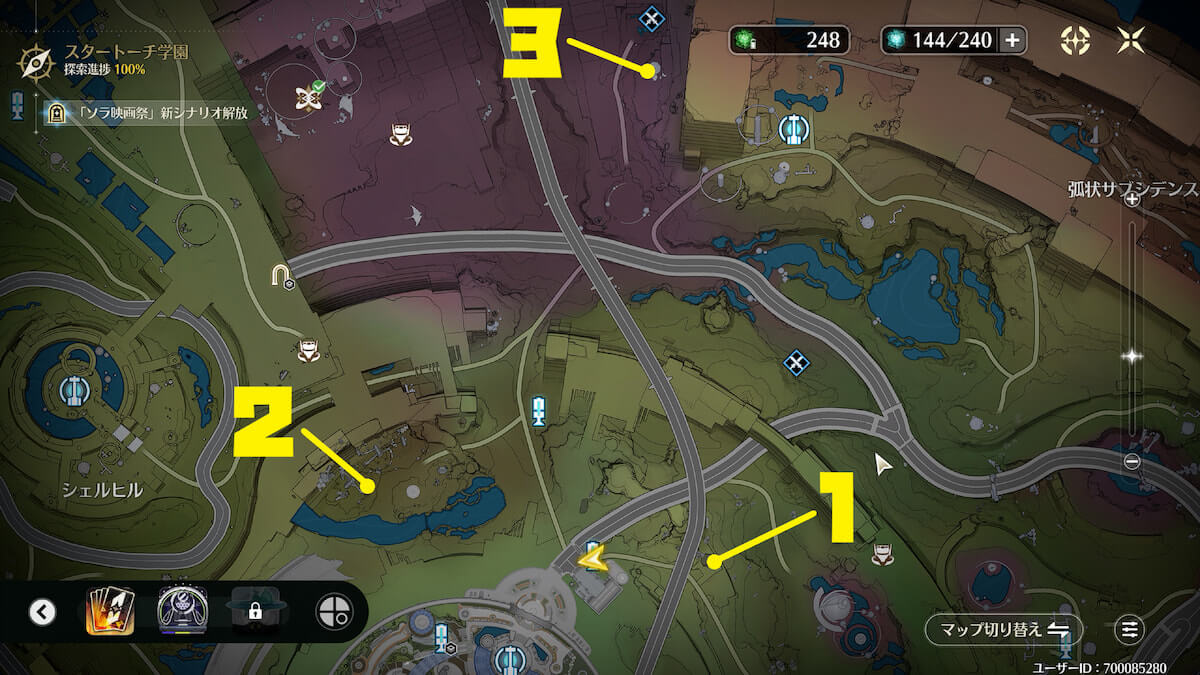The width and height of the screenshot is (1200, 675).
Task: Open the round crosshair icon beside the close button
Action: (x=1076, y=40)
